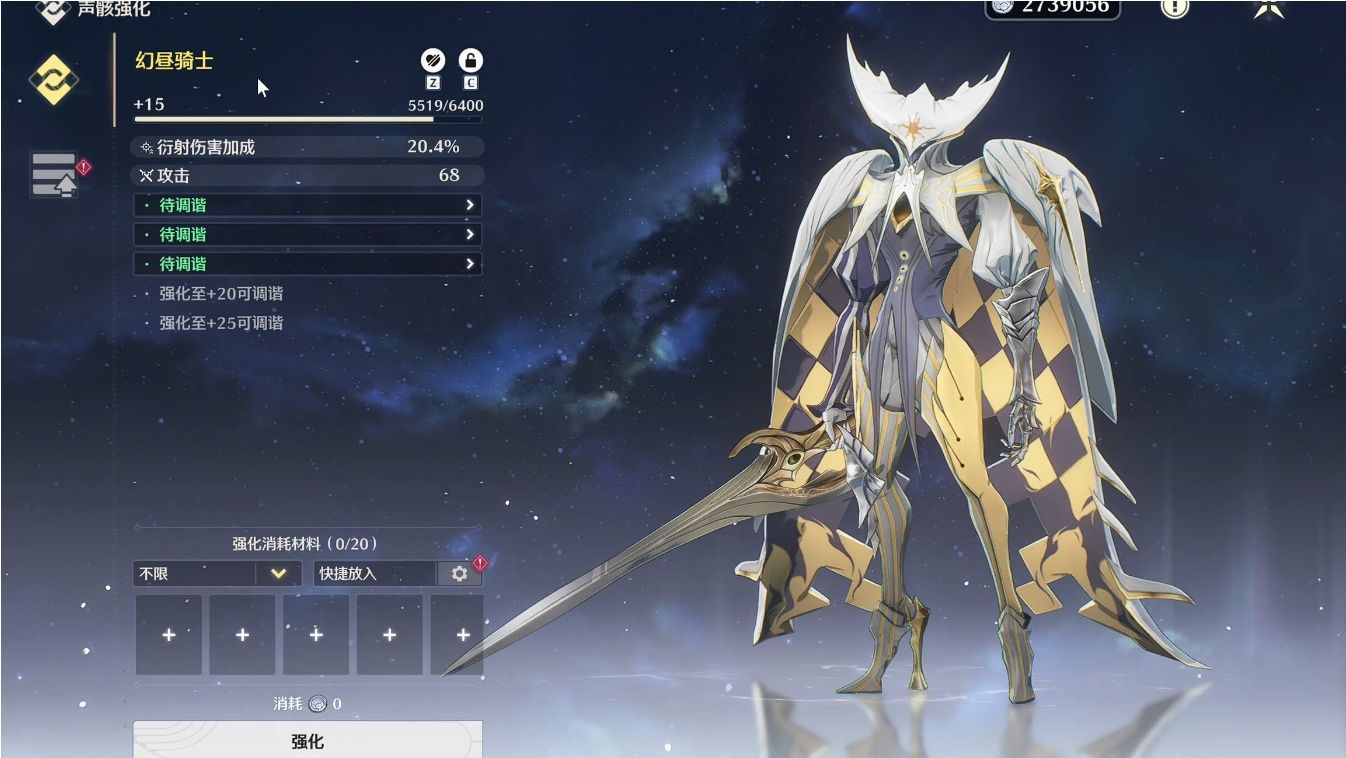1346x758 pixels.
Task: Show the exclamation info icon at the top
Action: click(x=1175, y=7)
